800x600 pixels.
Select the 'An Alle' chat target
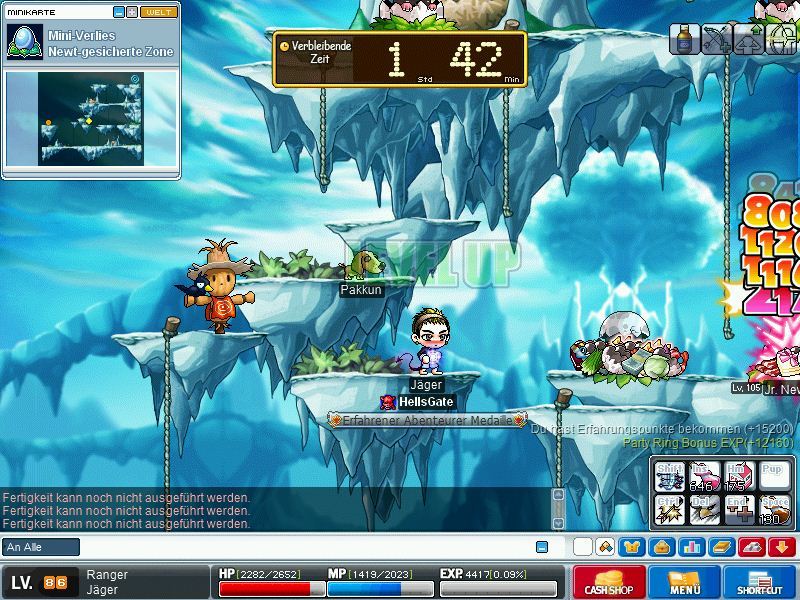pyautogui.click(x=41, y=547)
